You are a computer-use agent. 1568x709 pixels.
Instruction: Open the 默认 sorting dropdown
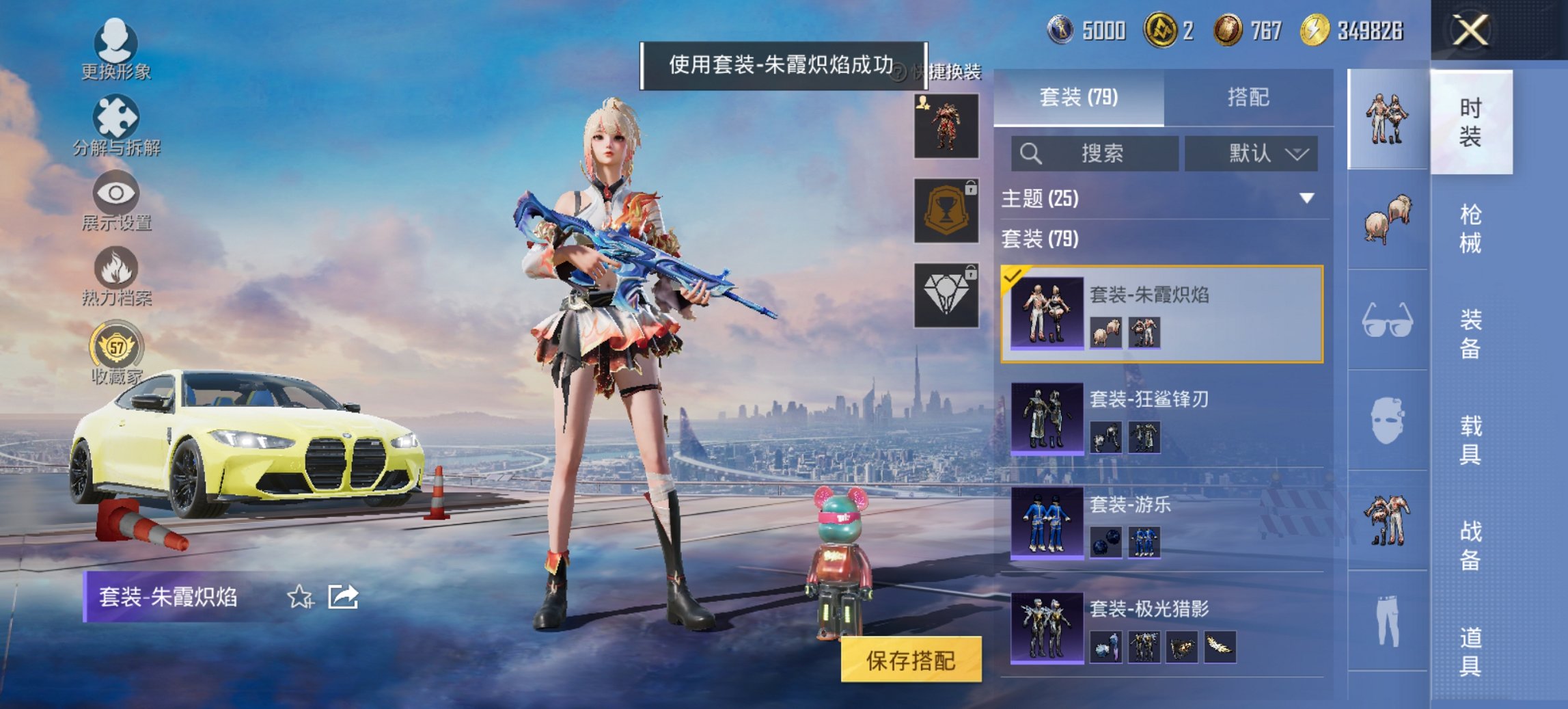(1252, 153)
